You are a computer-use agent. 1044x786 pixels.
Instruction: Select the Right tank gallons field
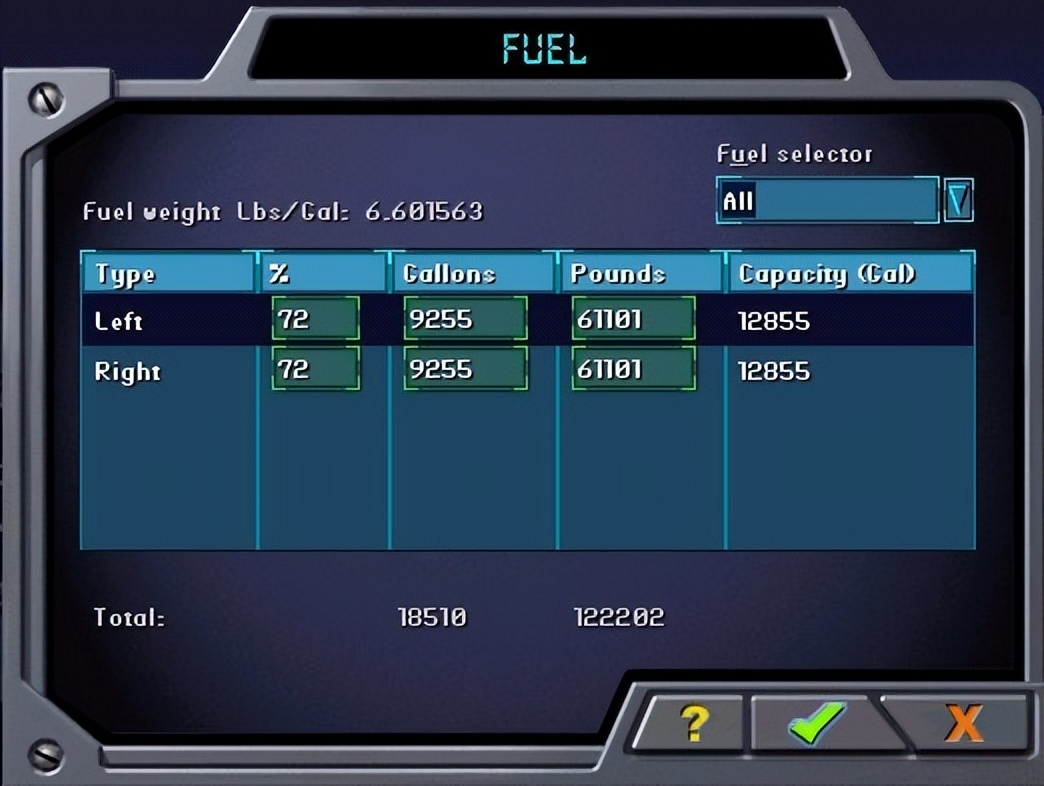pyautogui.click(x=465, y=370)
